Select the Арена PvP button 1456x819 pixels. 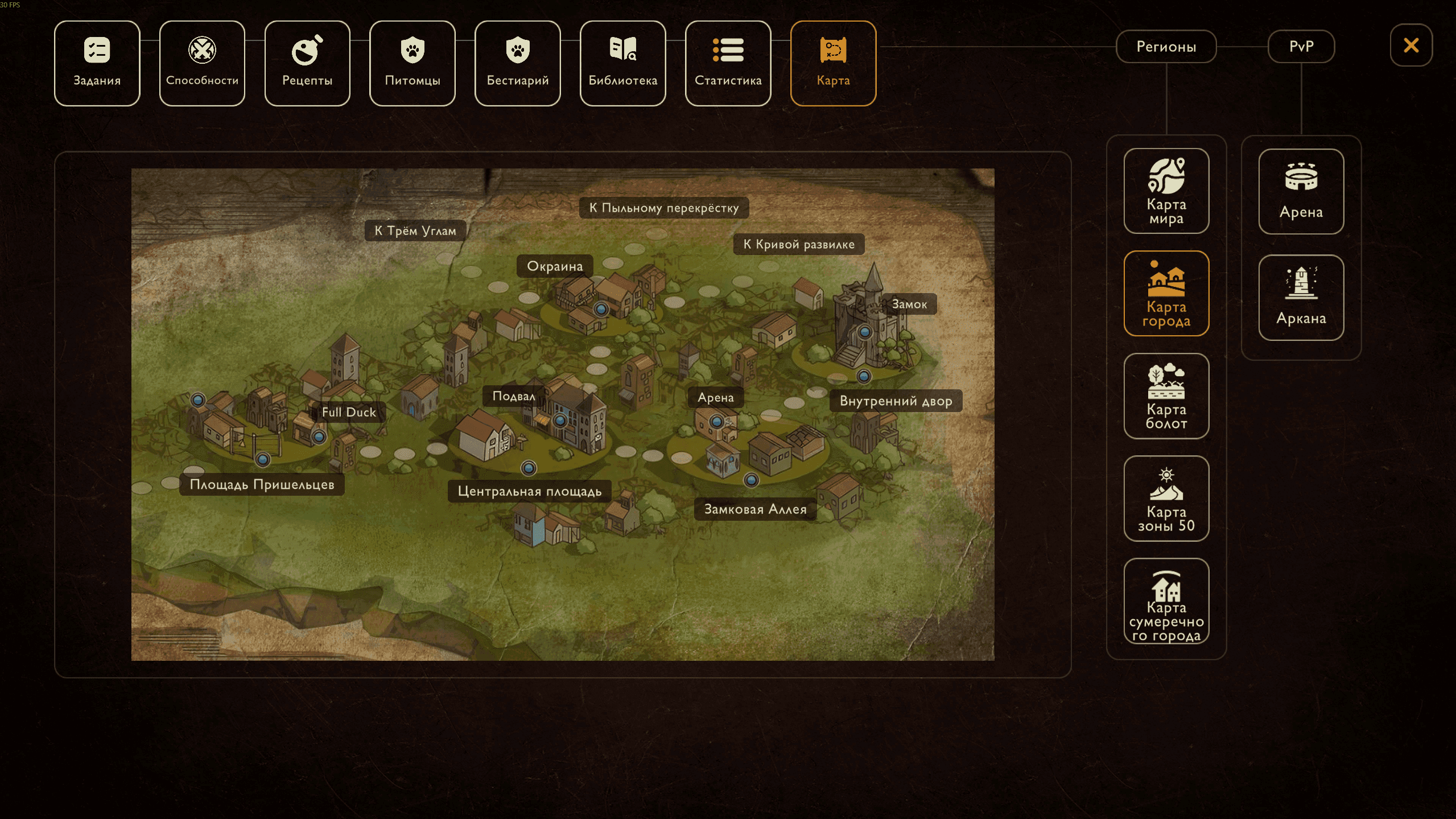tap(1301, 191)
